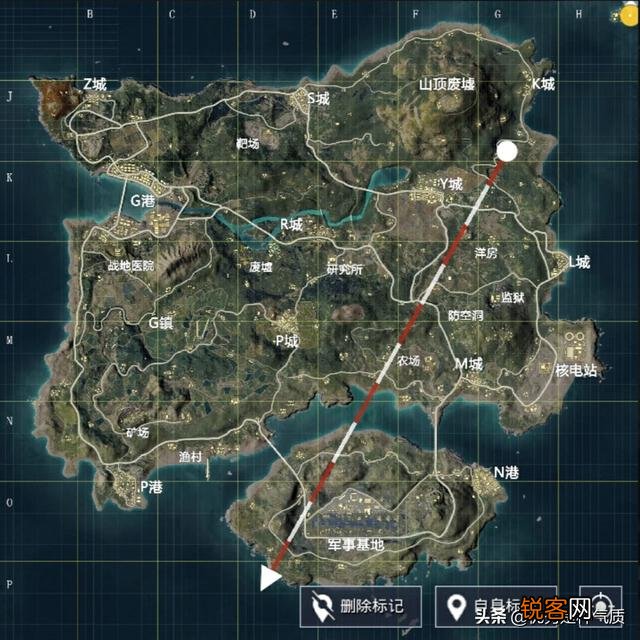Click the white circle flight path start marker
640x640 pixels.
507,151
